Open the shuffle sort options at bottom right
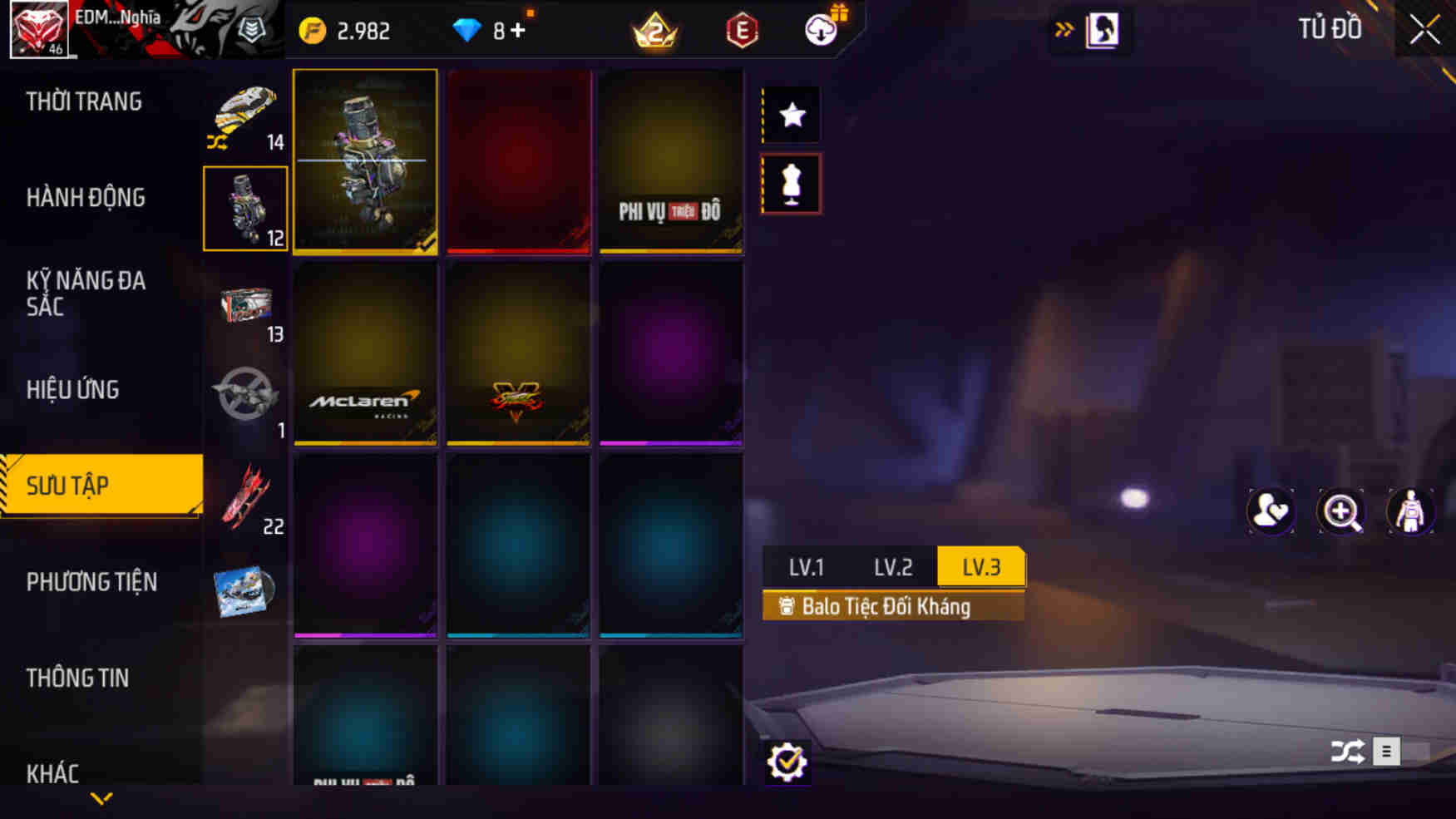The width and height of the screenshot is (1456, 819). 1348,751
